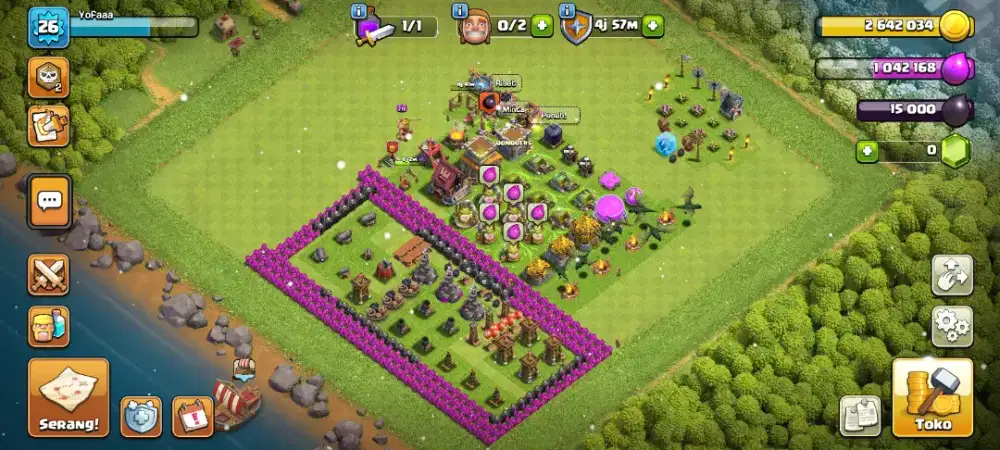Open the chat speech bubble panel
Screen dimensions: 1000x450
(x=49, y=201)
